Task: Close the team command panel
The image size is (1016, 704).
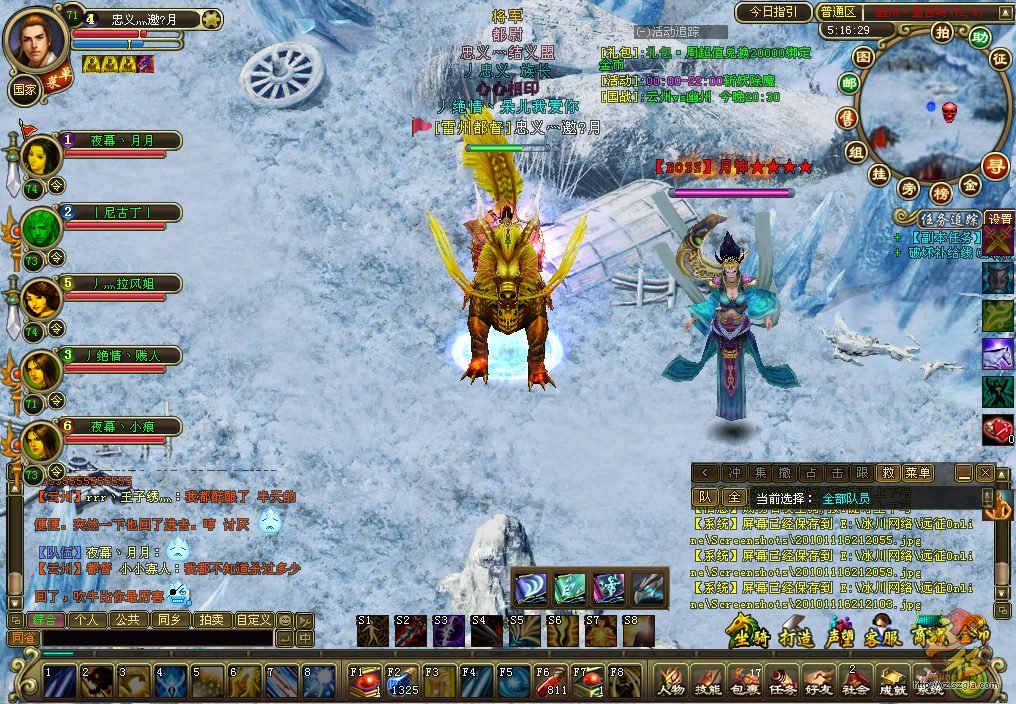Action: pos(985,473)
